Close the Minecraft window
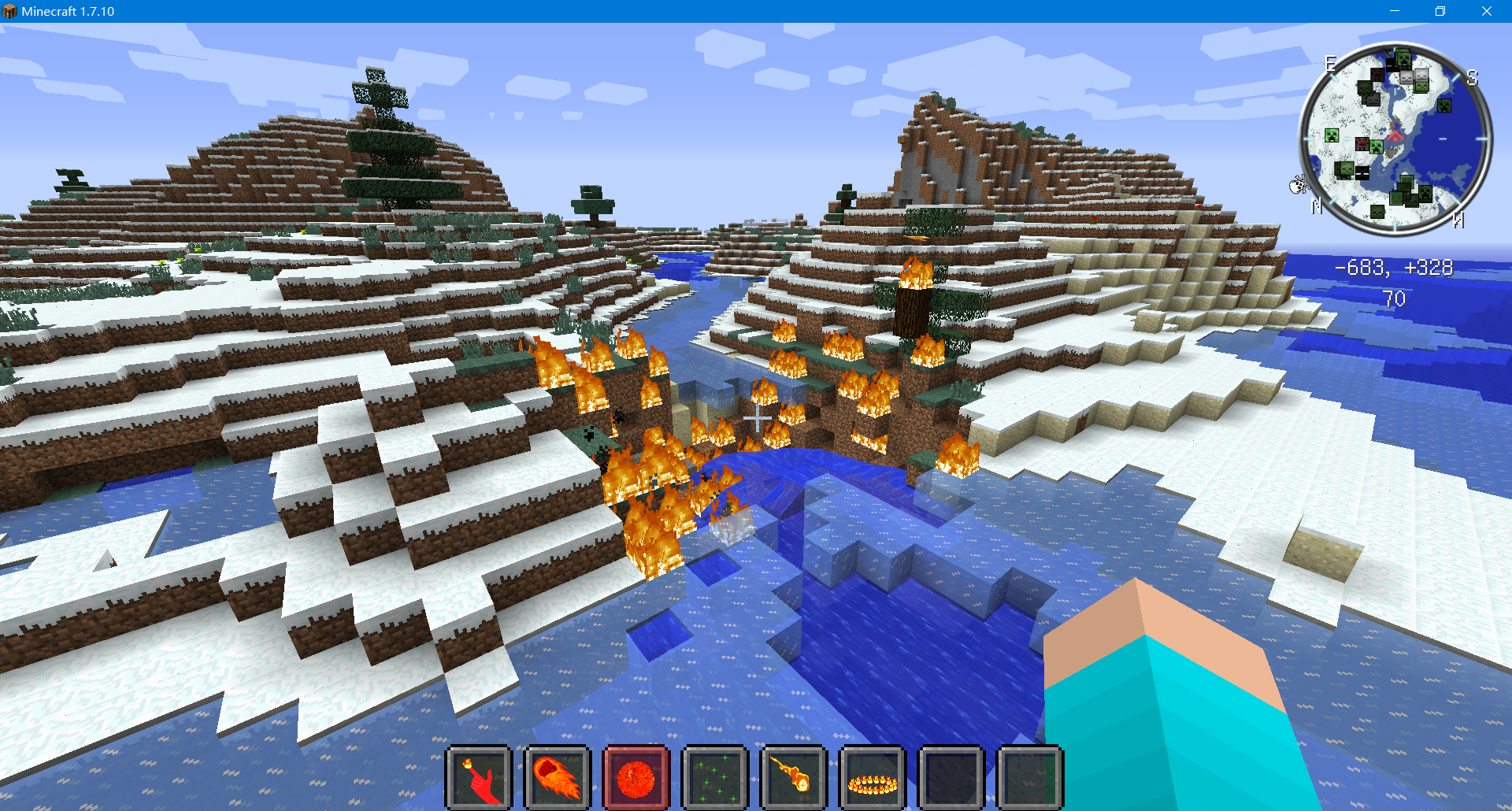 1486,11
